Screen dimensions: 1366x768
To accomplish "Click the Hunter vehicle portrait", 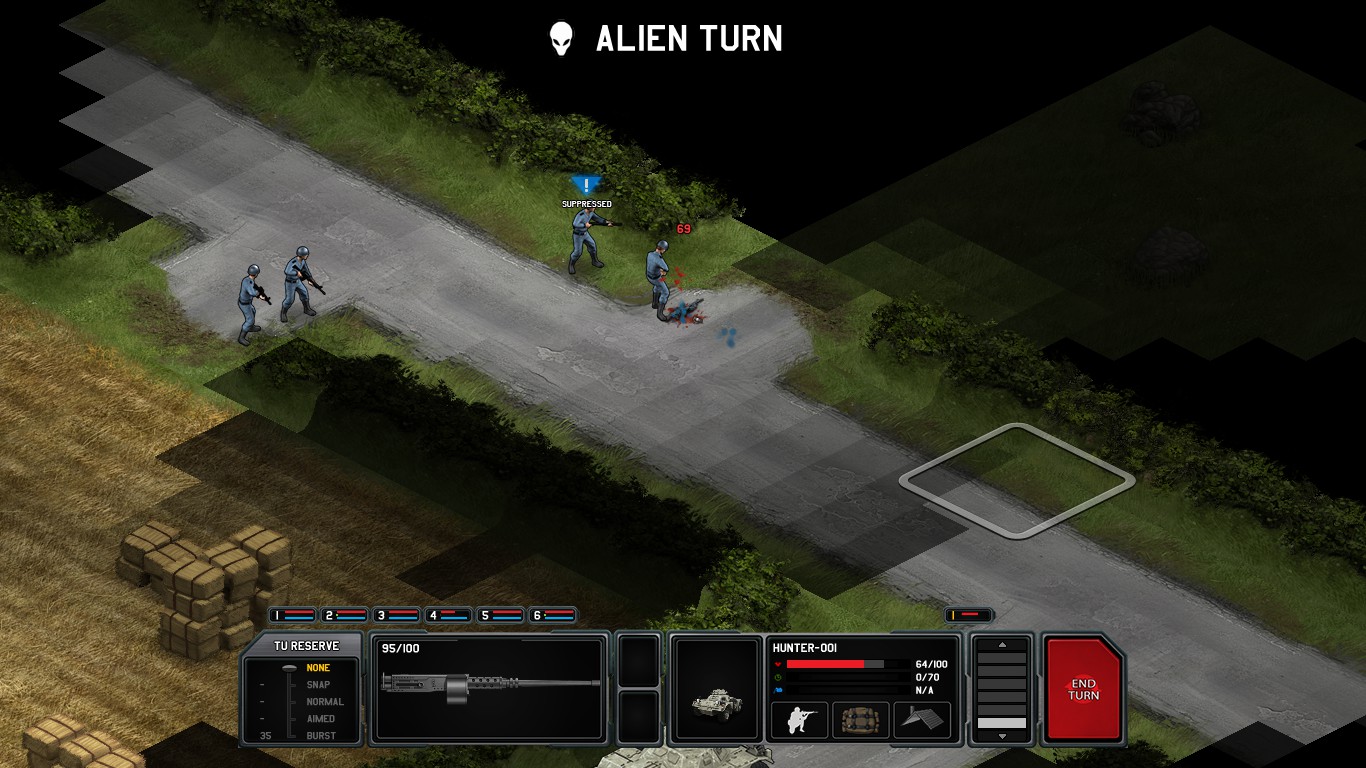I will (x=716, y=690).
